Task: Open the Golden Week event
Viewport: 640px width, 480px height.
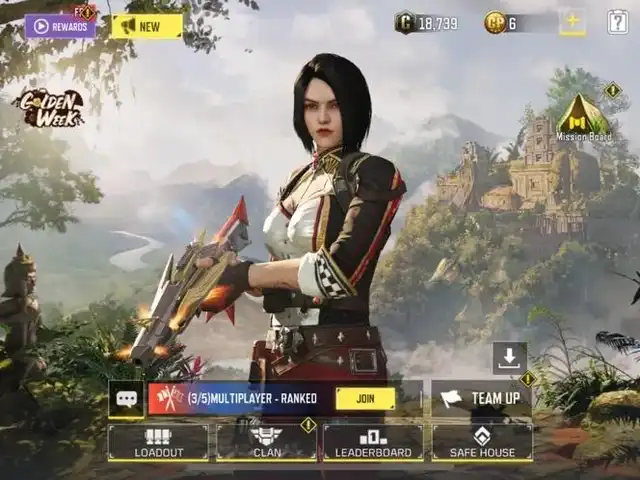Action: pyautogui.click(x=48, y=108)
